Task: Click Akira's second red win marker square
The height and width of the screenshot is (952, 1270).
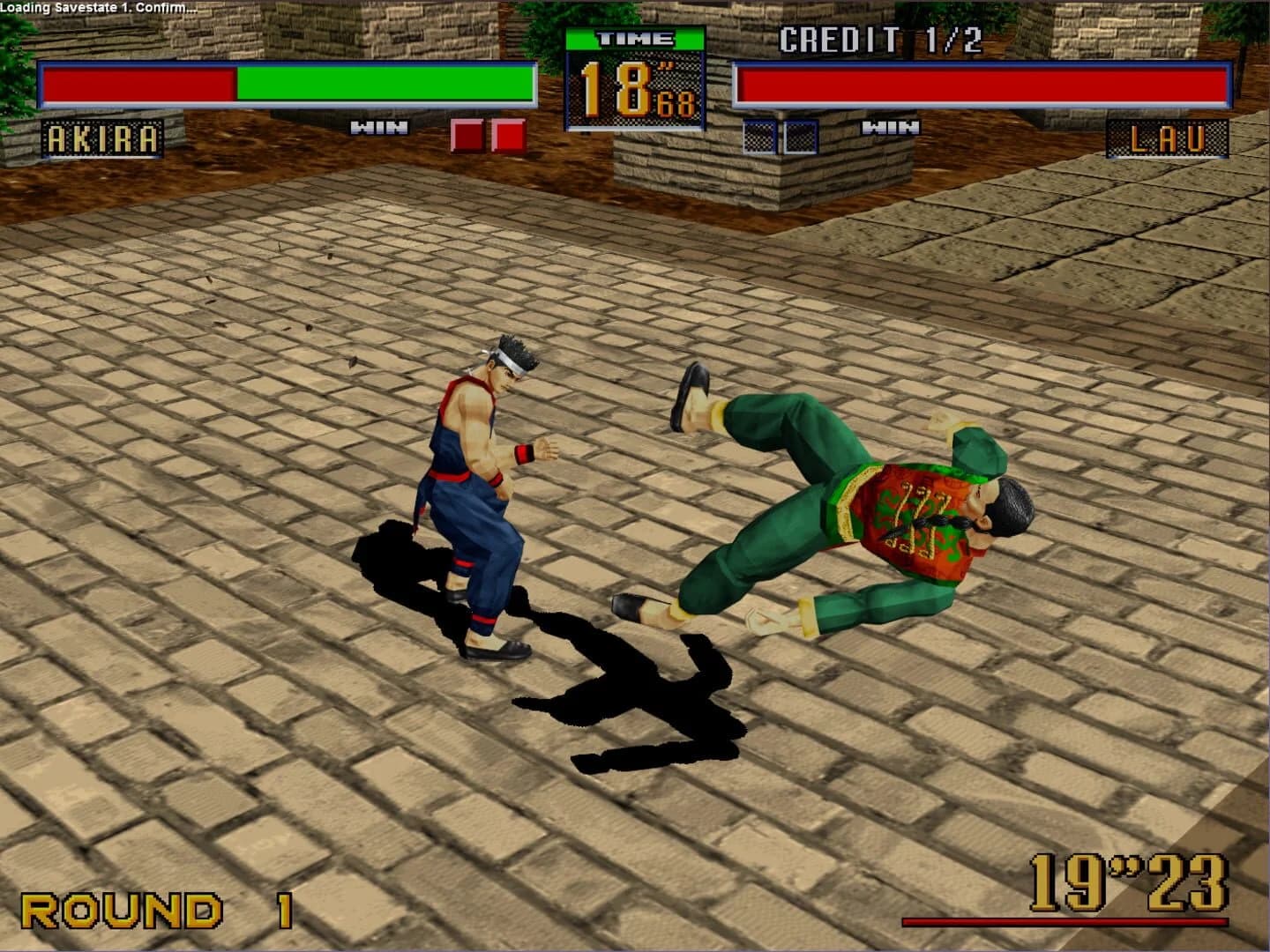Action: 508,132
